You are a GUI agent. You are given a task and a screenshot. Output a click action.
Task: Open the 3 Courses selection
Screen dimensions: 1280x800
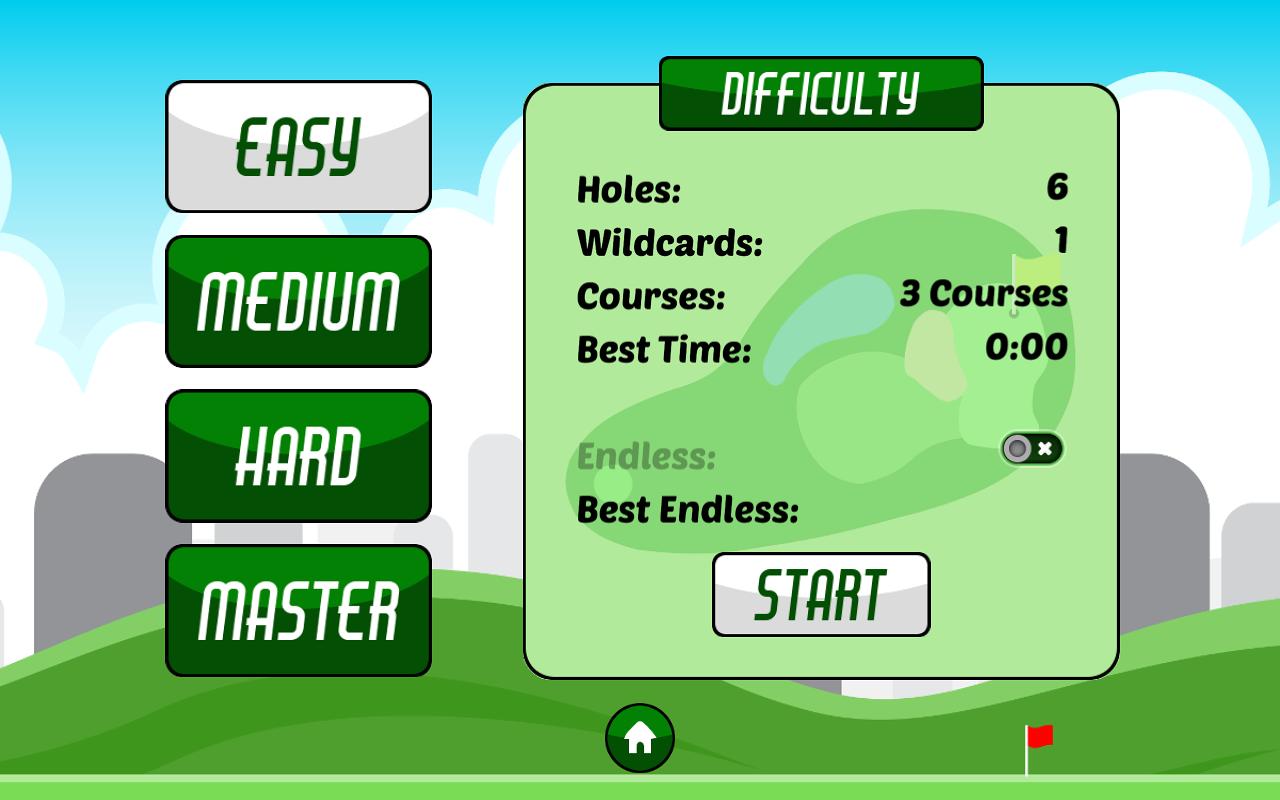985,294
